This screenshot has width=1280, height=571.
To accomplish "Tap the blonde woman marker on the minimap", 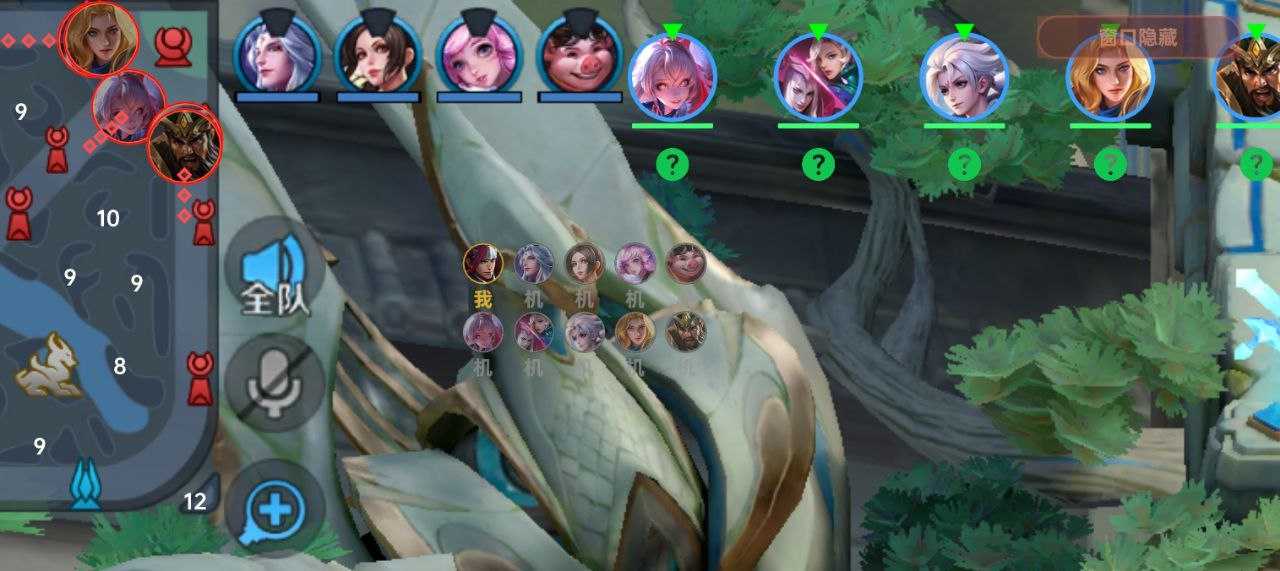I will pyautogui.click(x=100, y=37).
